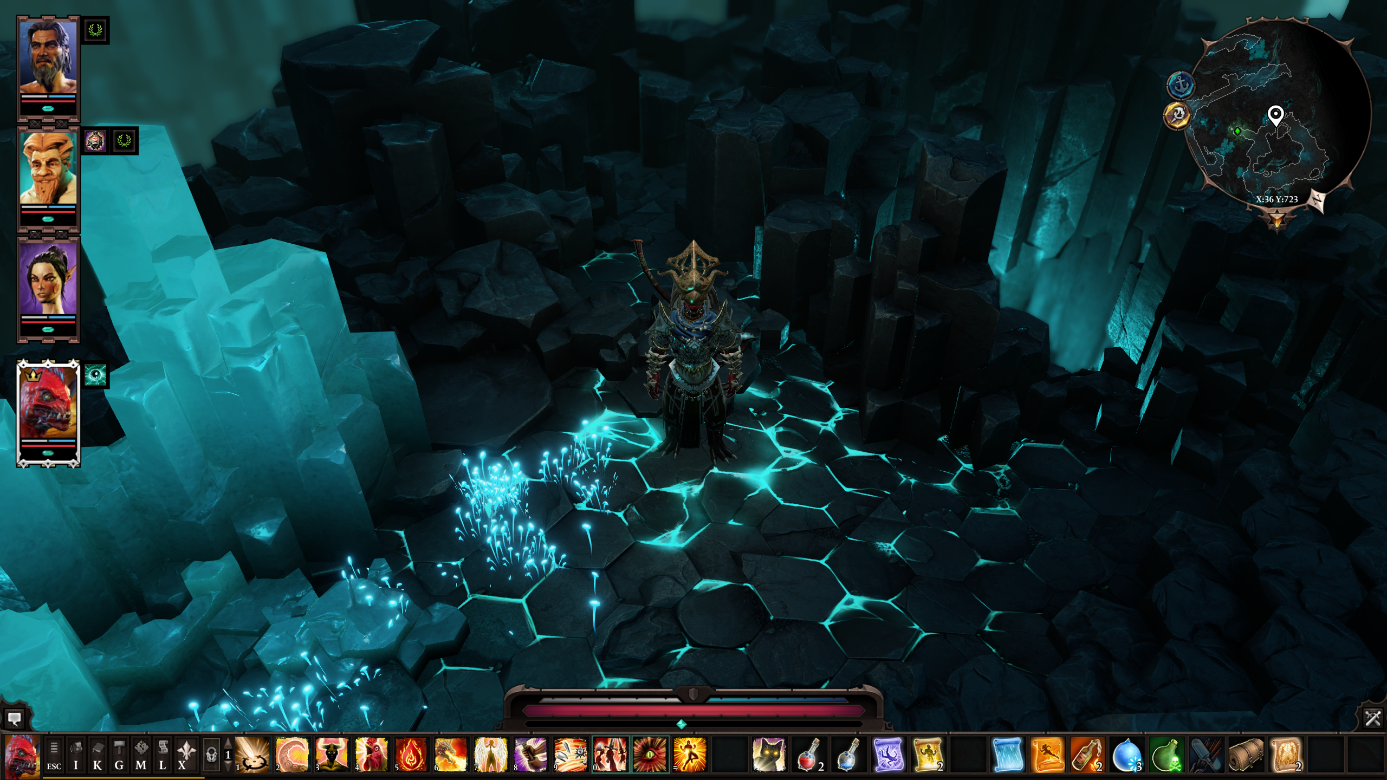The image size is (1387, 780).
Task: Use the red health potion
Action: [x=808, y=754]
